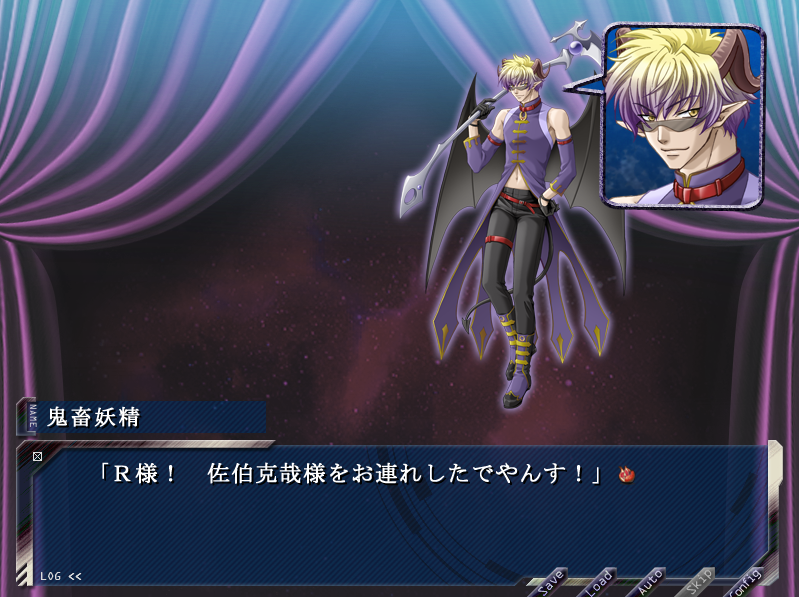Advance dialogue via the red flame icon
Image resolution: width=799 pixels, height=597 pixels.
pyautogui.click(x=628, y=475)
